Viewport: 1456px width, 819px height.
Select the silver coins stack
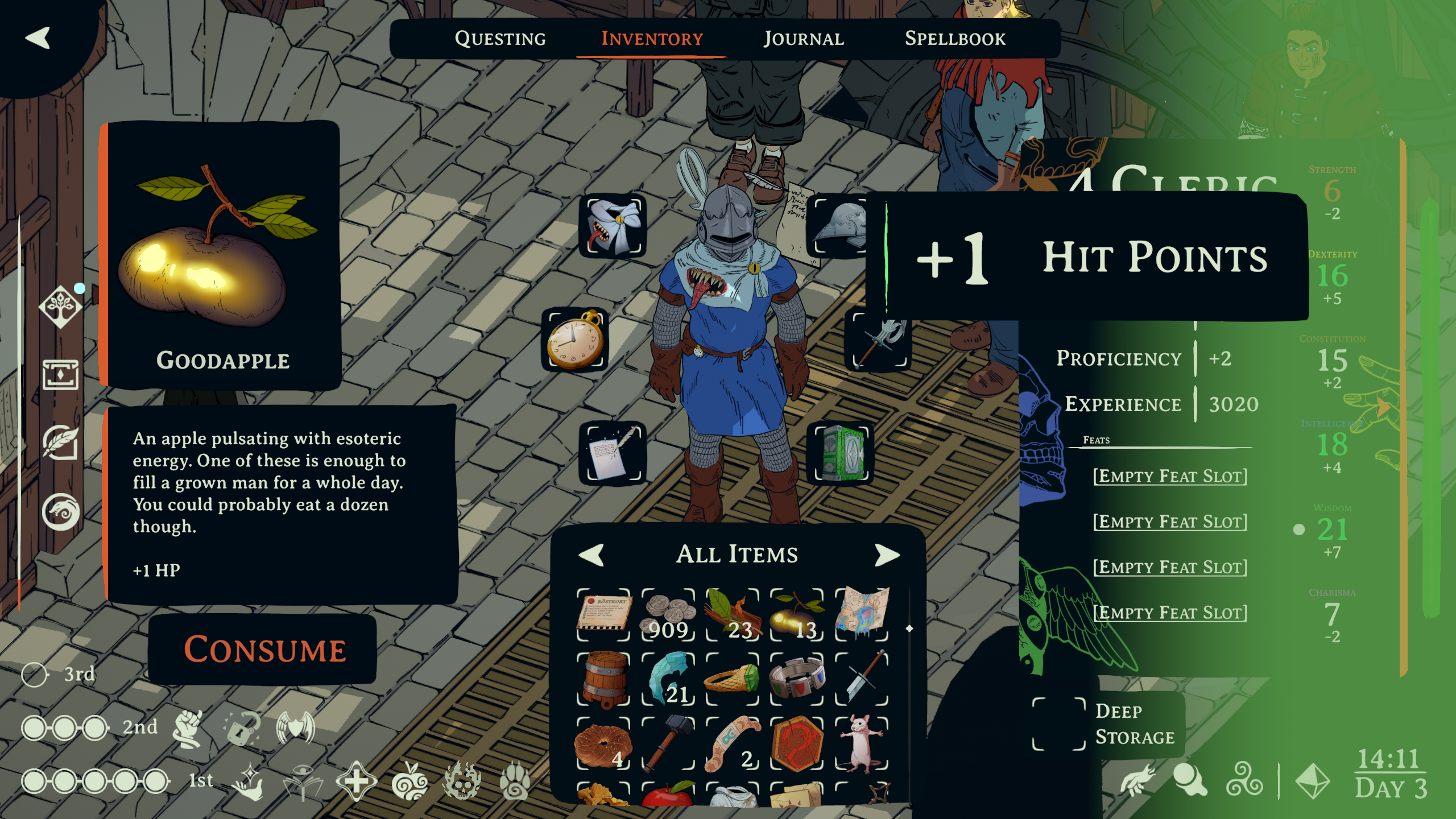pyautogui.click(x=669, y=615)
